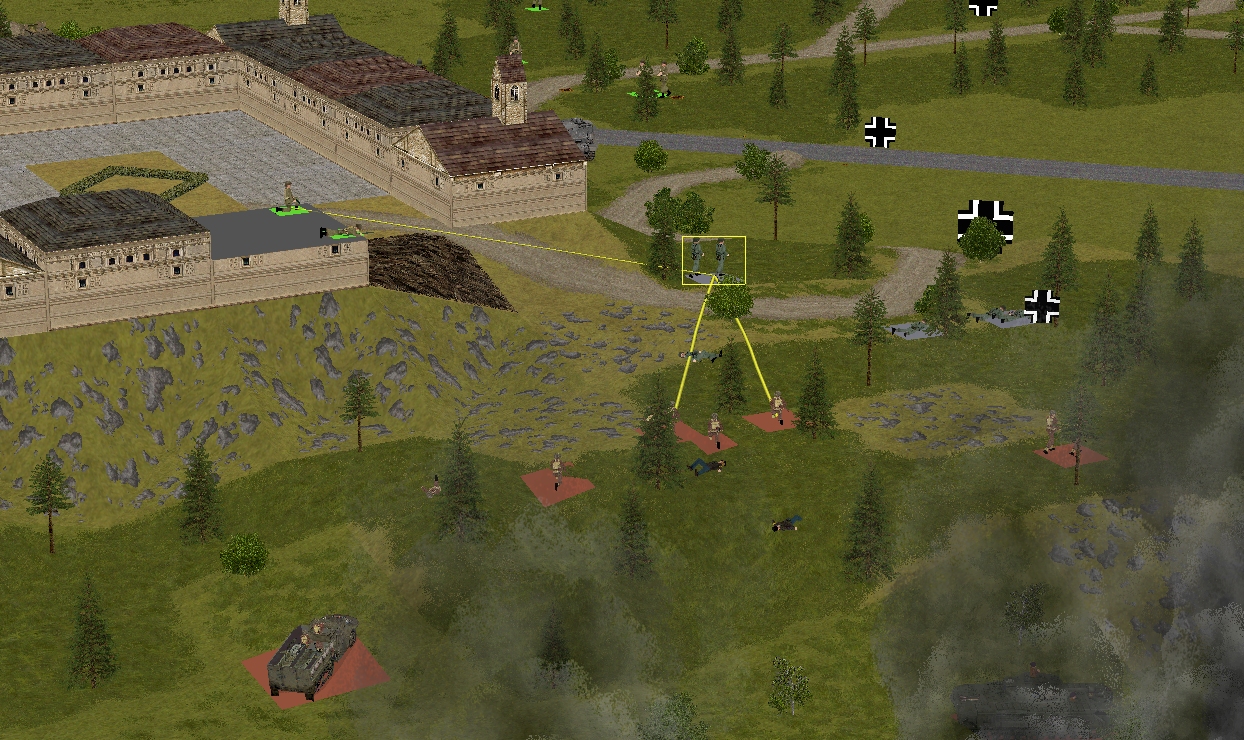Choose the German cross marker beside the grey bunkers
Viewport: 1244px width, 740px height.
point(1041,306)
